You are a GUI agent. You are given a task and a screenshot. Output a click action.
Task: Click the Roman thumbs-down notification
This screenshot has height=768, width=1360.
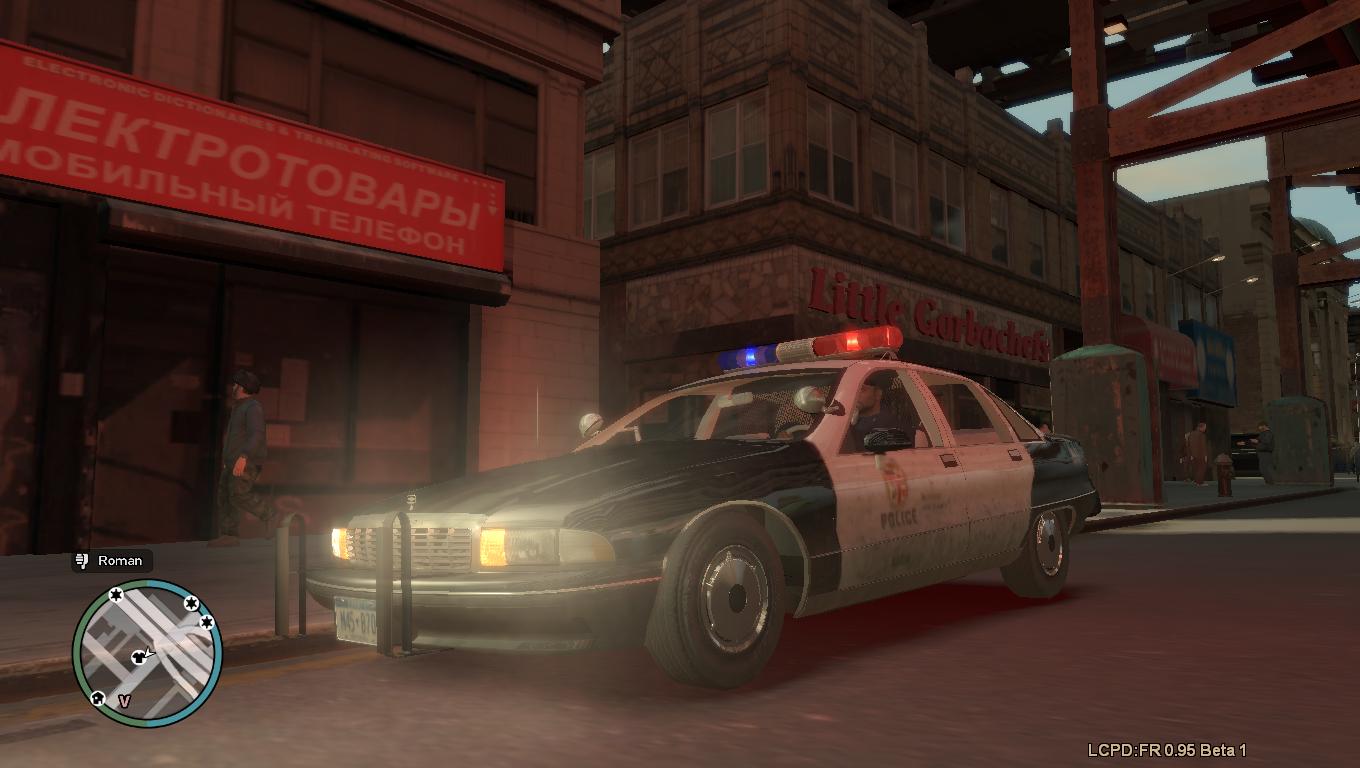point(111,561)
